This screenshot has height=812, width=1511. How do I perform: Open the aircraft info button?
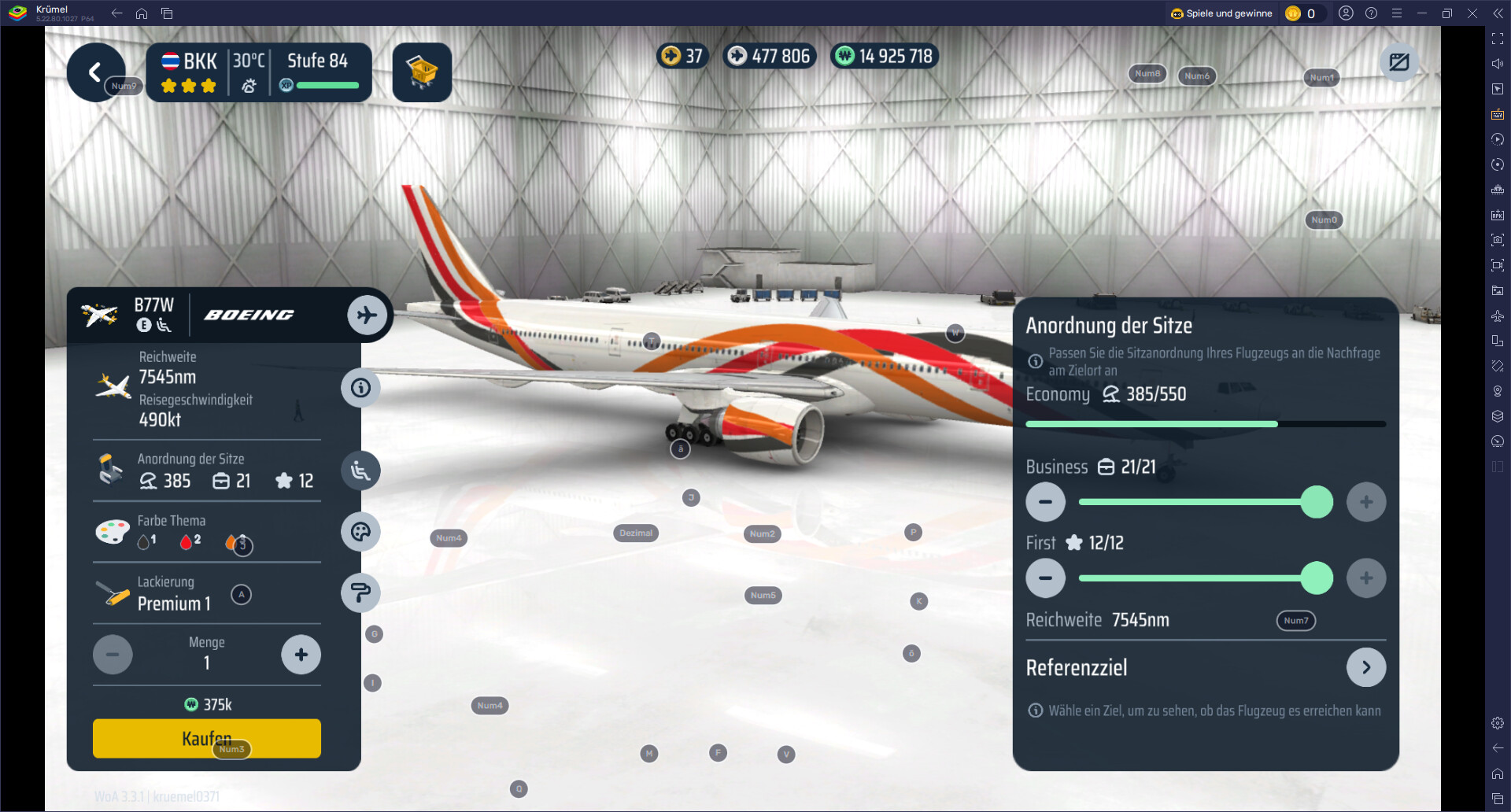coord(360,388)
